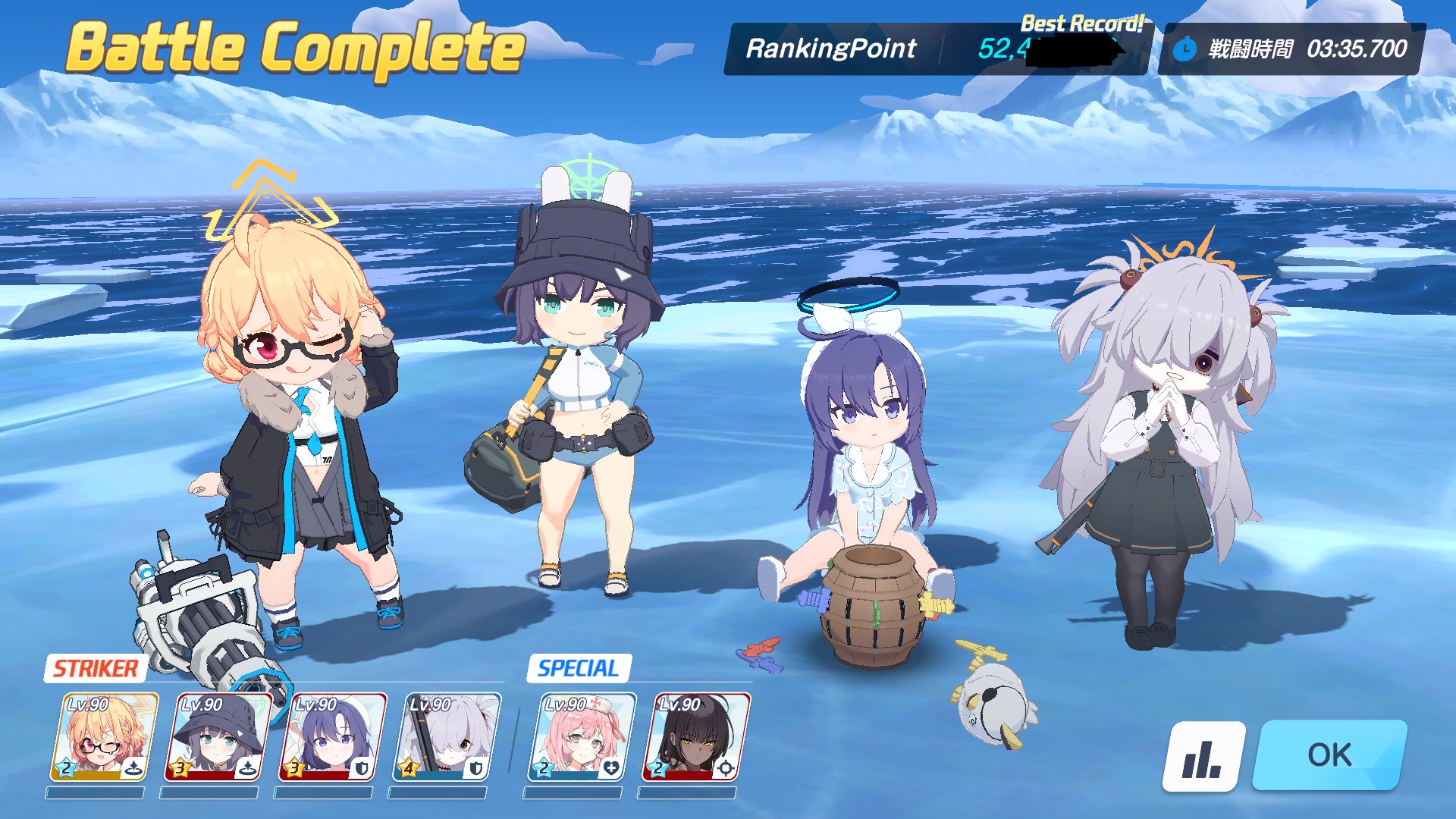
Task: Confirm results with the OK button
Action: point(1330,755)
